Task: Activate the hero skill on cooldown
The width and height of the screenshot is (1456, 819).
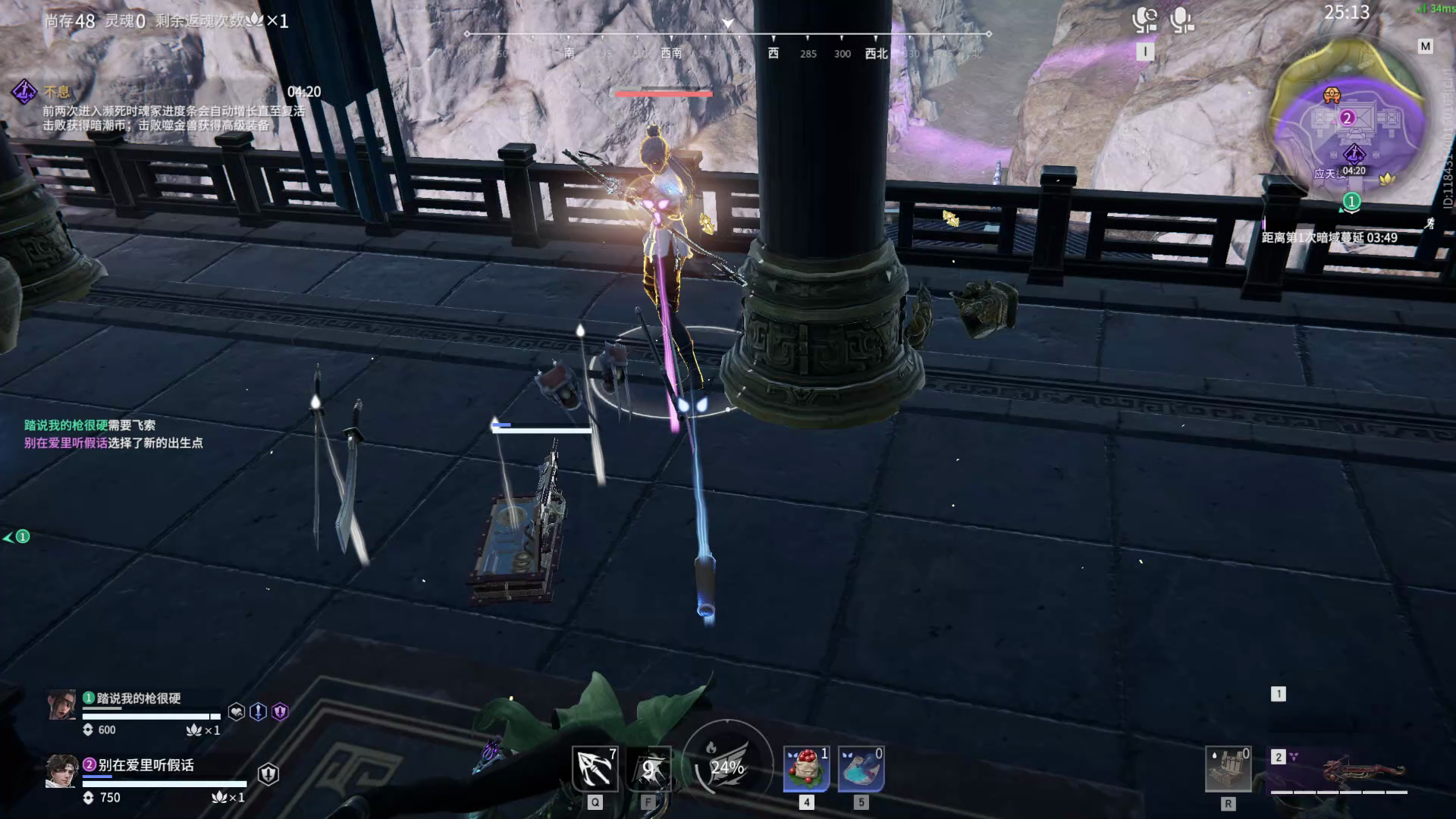Action: coord(649,768)
